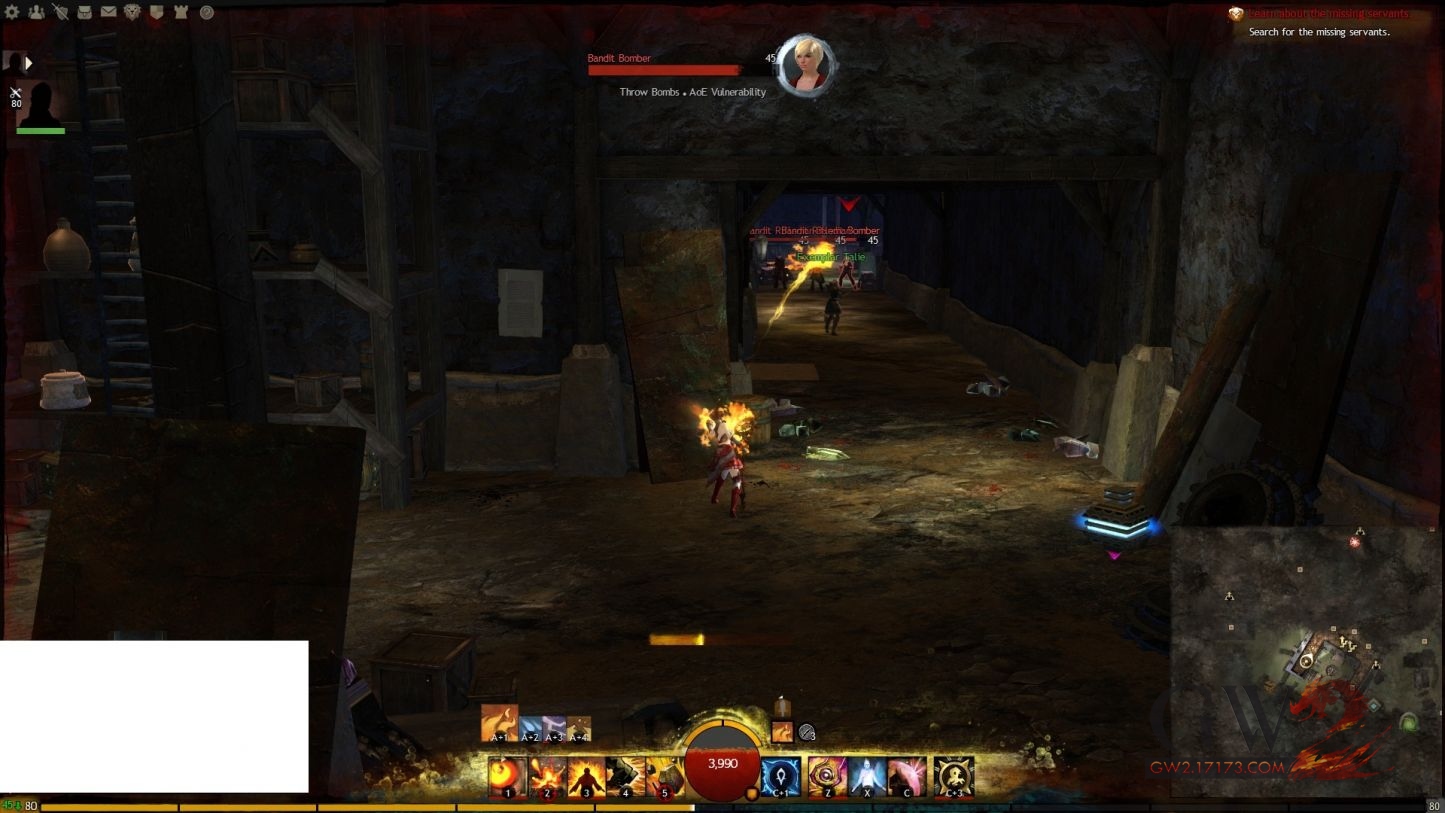Expand the party panel arrow
This screenshot has width=1445, height=813.
(29, 63)
